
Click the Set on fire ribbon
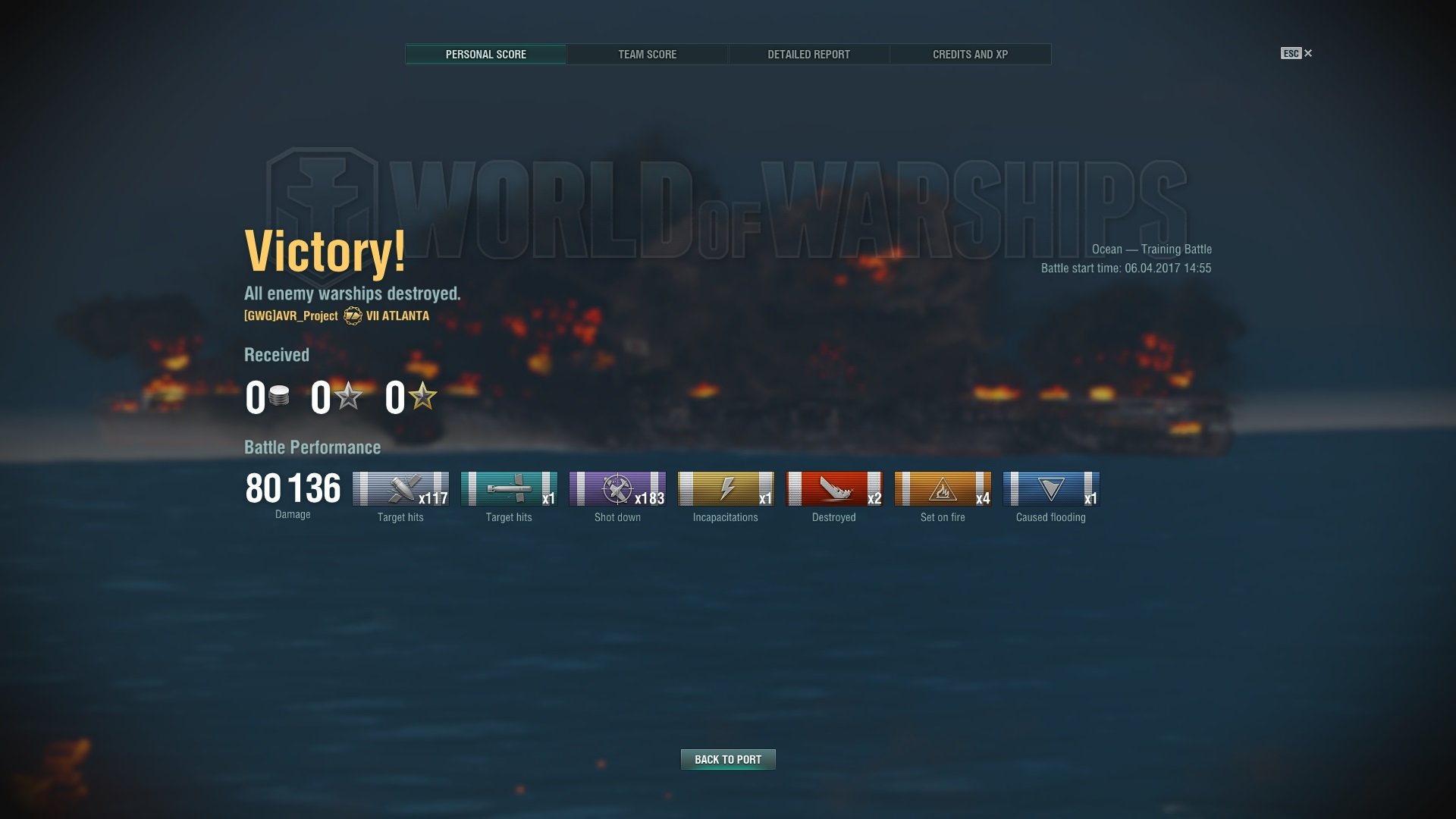[943, 489]
